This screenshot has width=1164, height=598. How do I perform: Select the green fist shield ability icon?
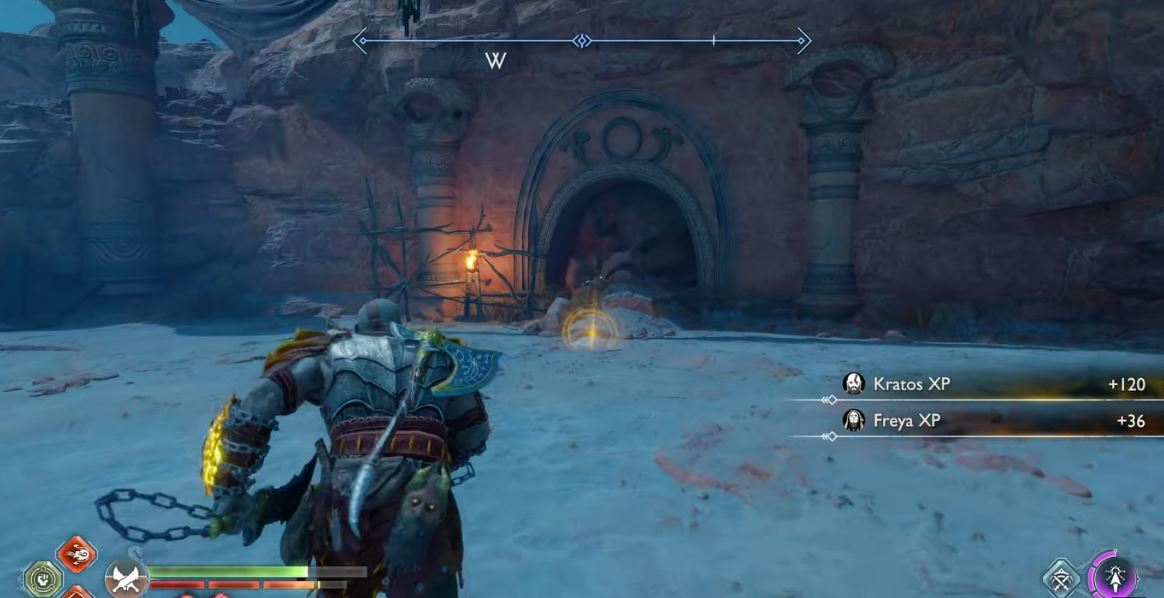click(43, 579)
